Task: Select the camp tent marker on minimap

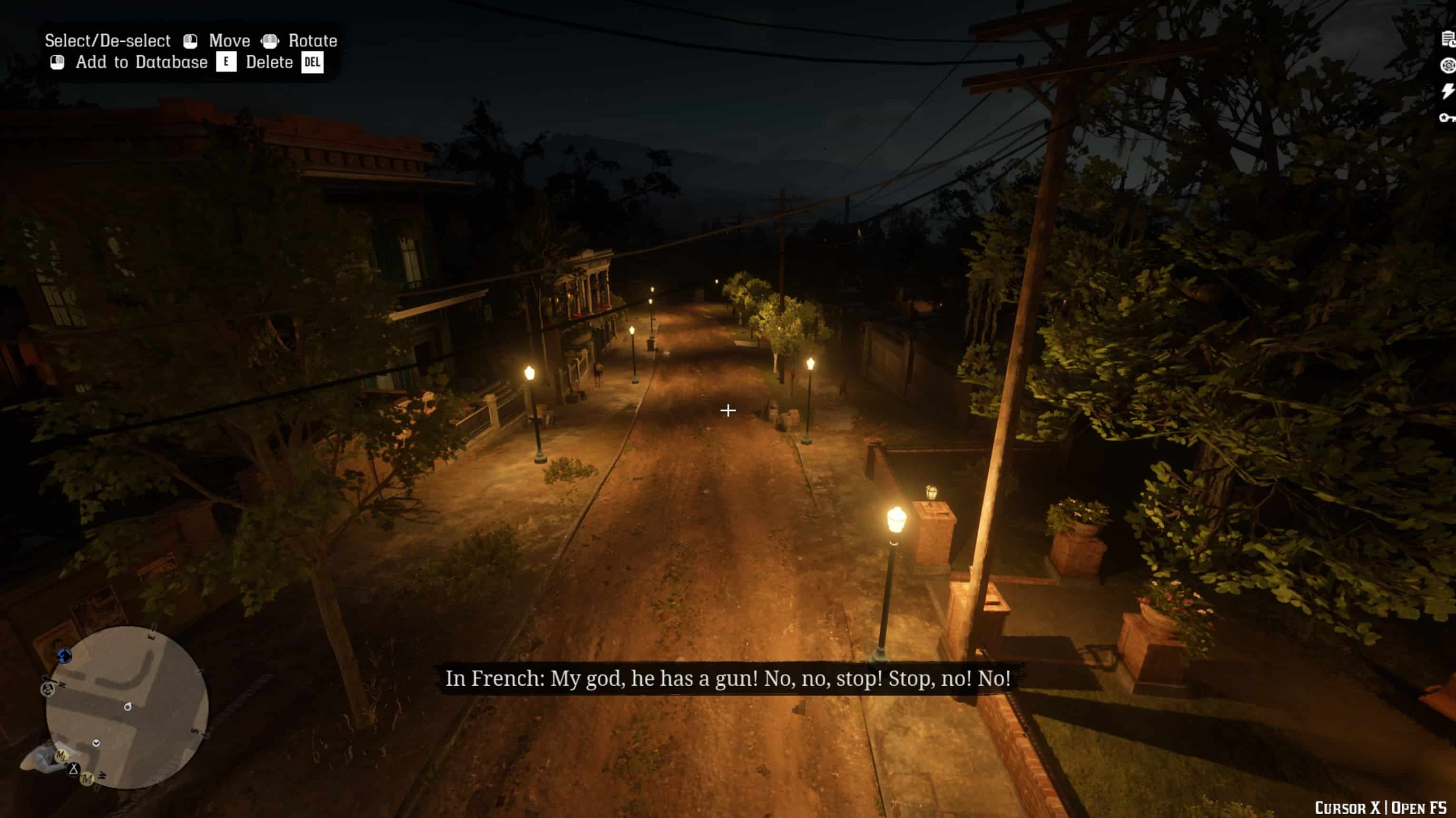Action: 73,769
